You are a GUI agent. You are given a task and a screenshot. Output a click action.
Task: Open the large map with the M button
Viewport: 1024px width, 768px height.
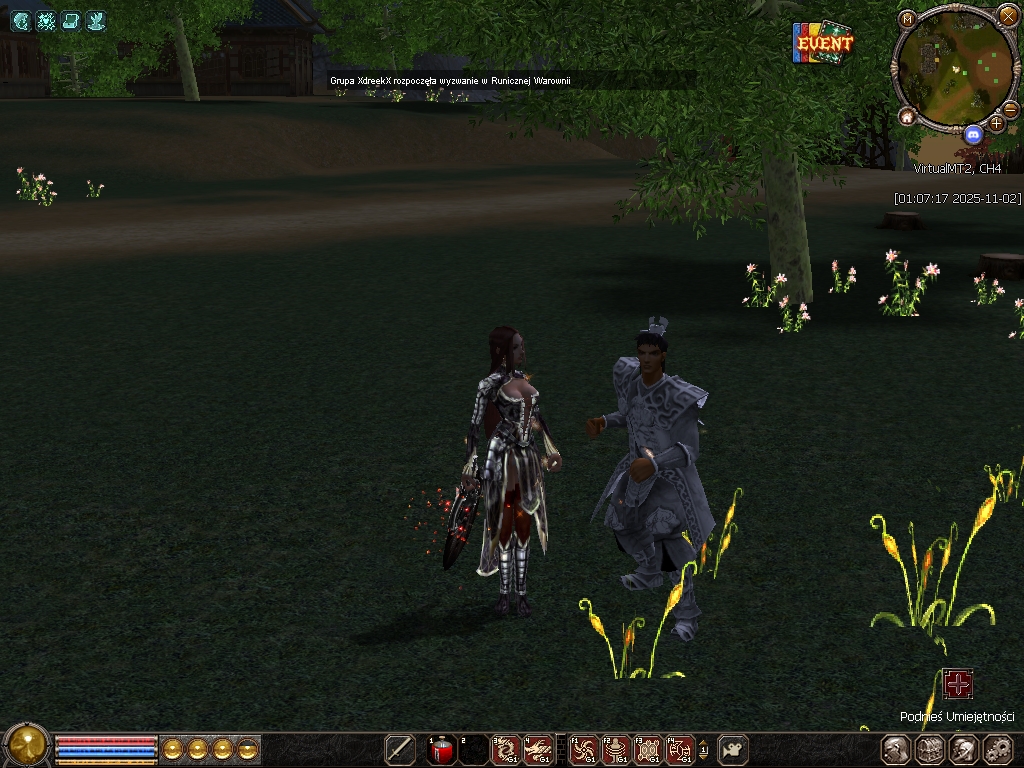907,19
